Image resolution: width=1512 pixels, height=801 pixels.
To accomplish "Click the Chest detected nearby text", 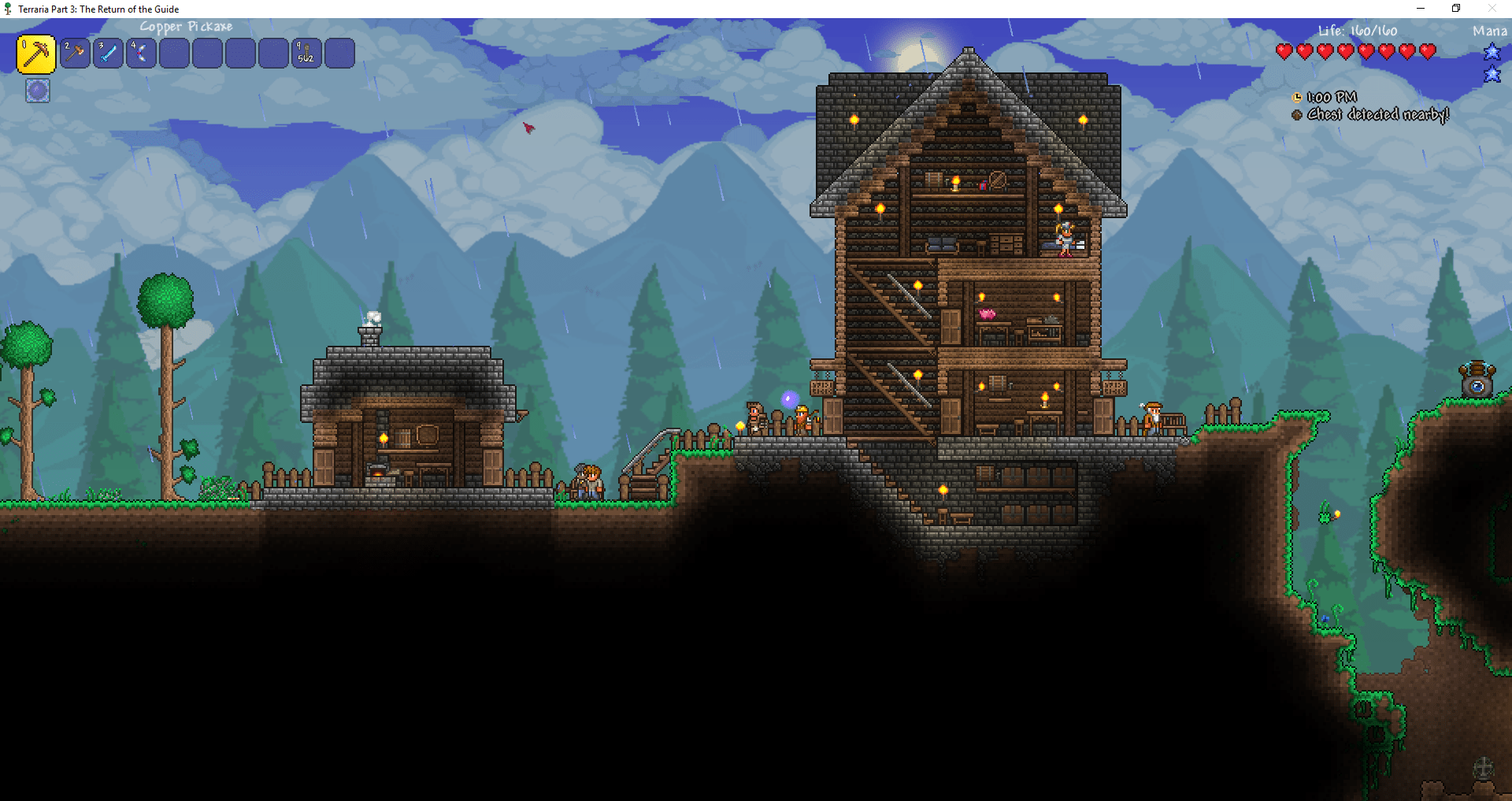I will [x=1377, y=114].
